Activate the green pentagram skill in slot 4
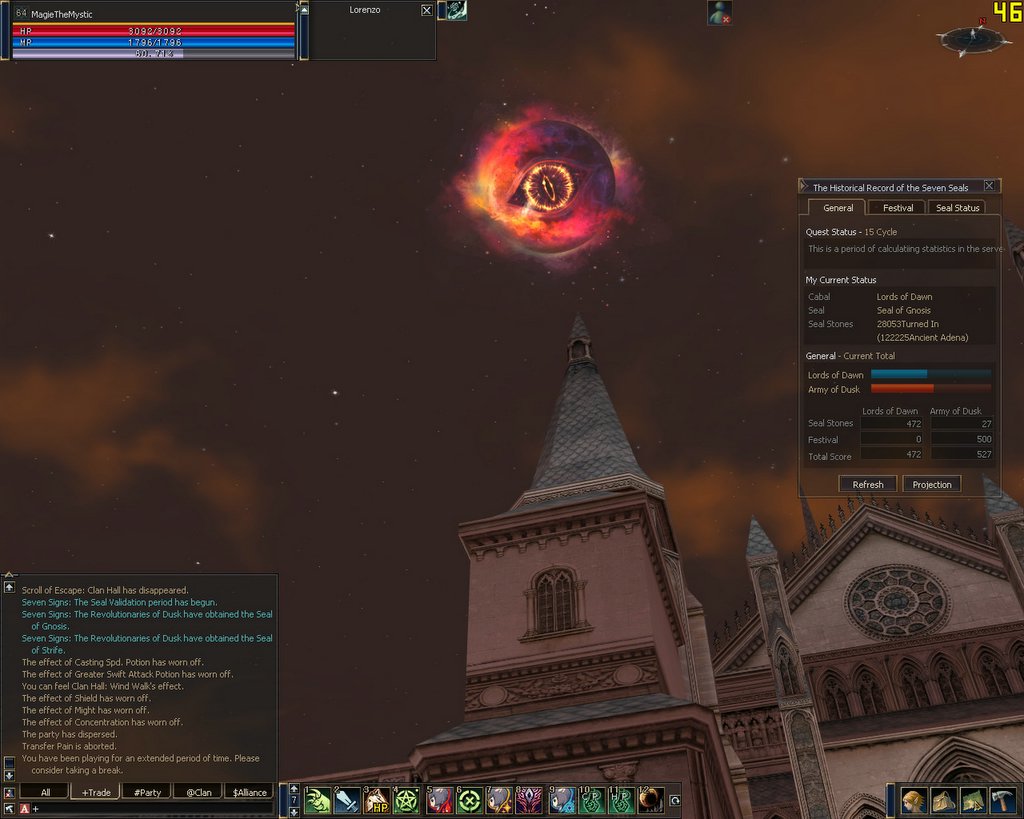Viewport: 1024px width, 819px height. [407, 800]
